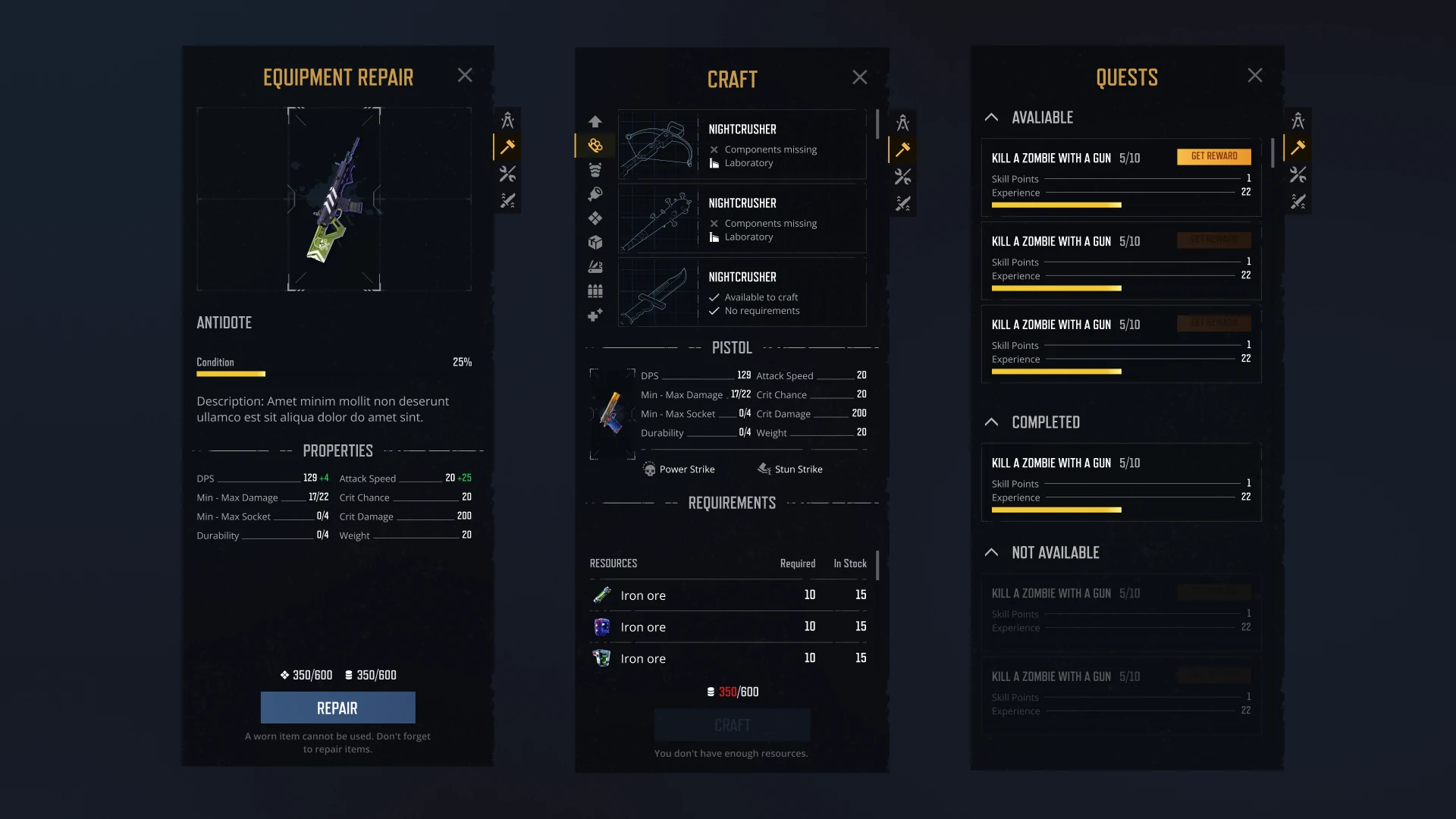
Task: Open the box crate crafting category
Action: (x=595, y=243)
